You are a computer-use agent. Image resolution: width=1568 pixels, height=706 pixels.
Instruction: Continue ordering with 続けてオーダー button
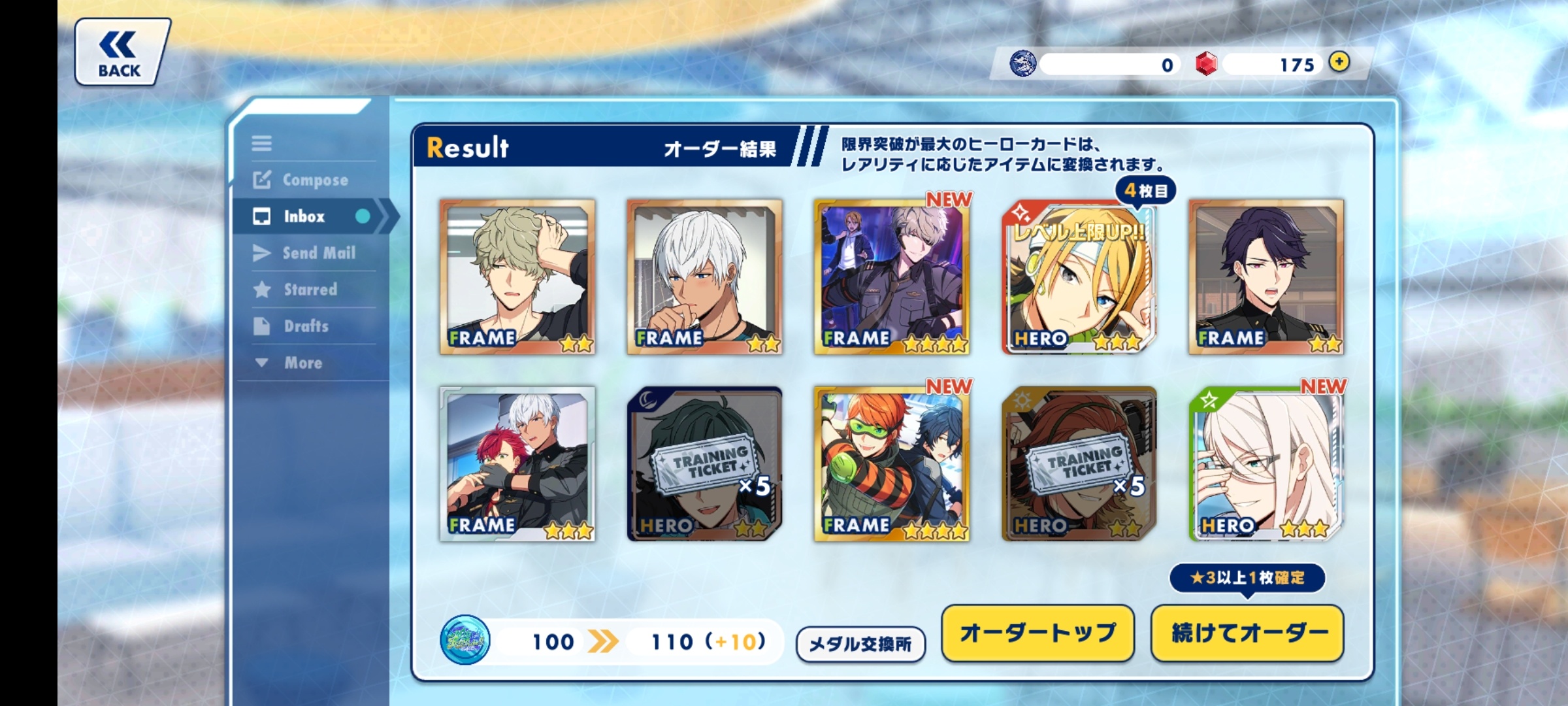(1247, 633)
